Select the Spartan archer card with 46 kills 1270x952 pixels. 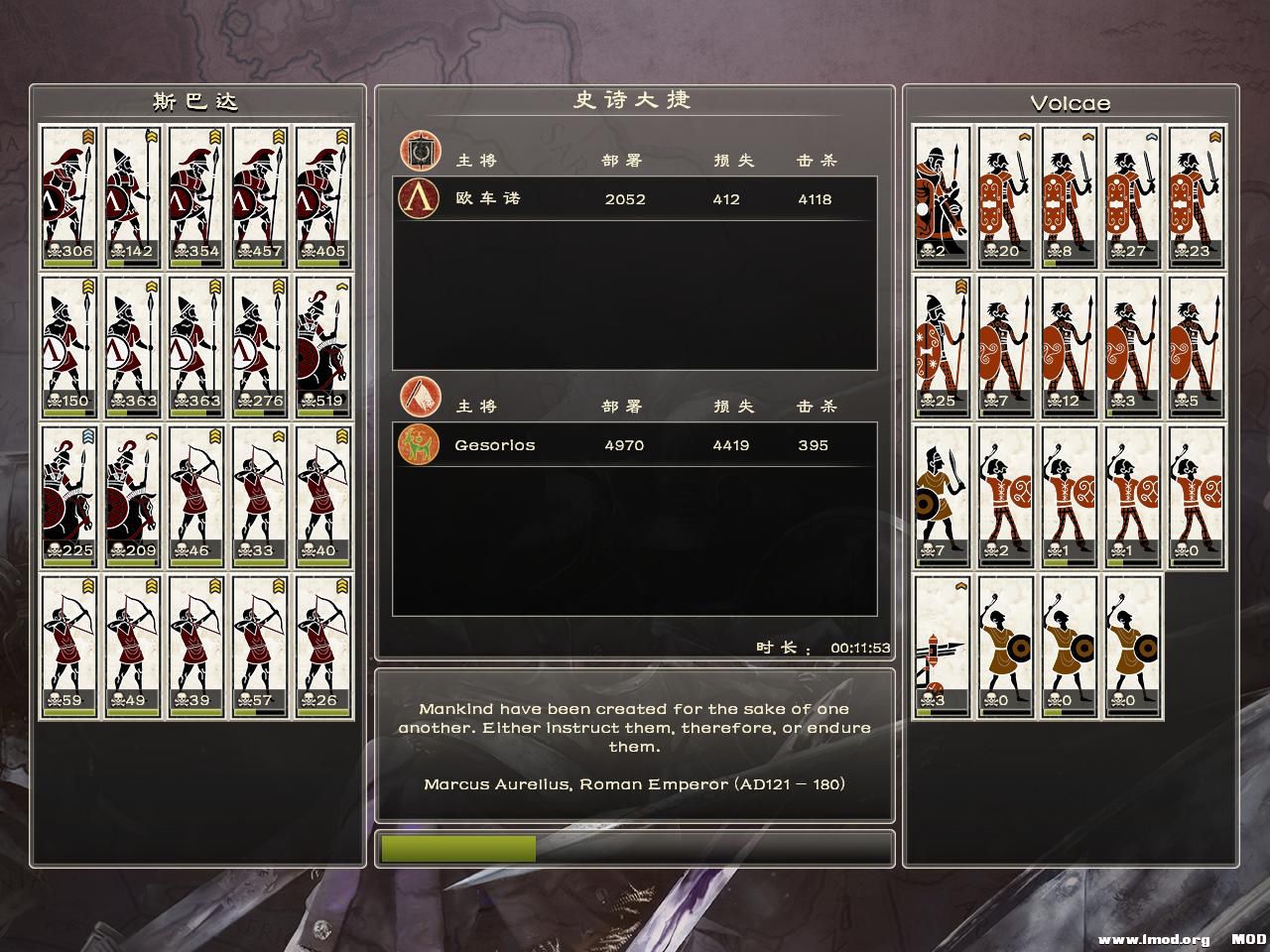[x=197, y=496]
